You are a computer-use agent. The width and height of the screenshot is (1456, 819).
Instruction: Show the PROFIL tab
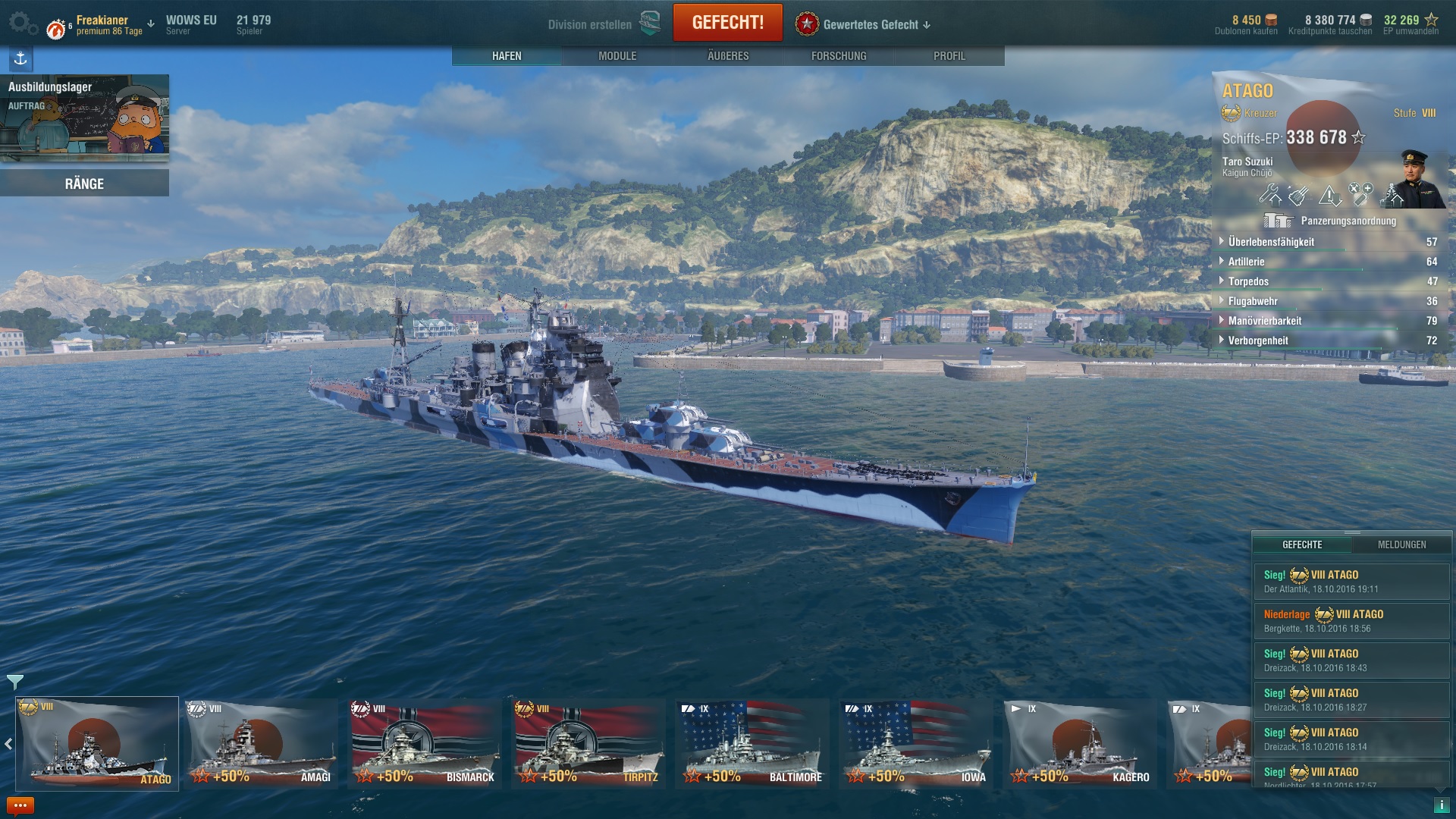[x=949, y=56]
